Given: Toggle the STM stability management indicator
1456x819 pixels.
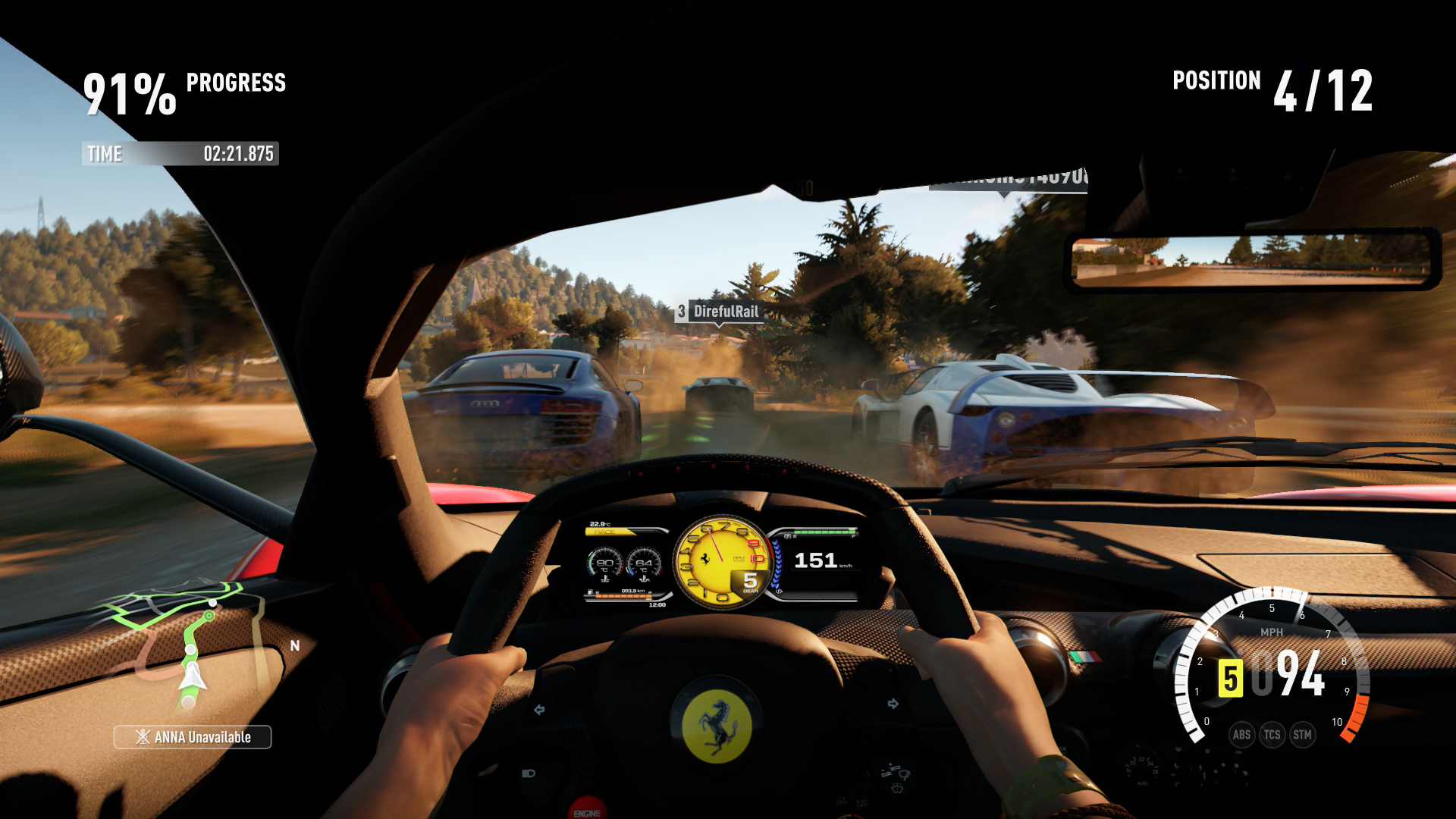Looking at the screenshot, I should (1302, 735).
